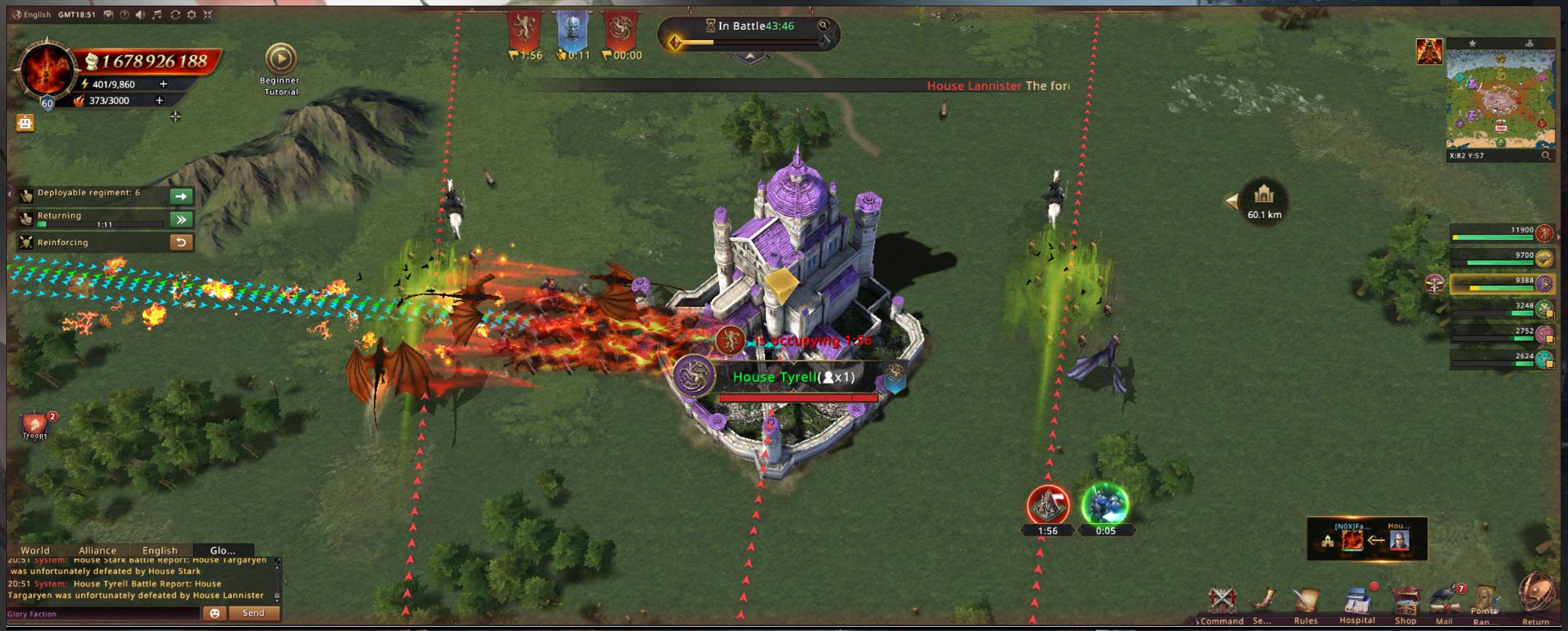This screenshot has width=1568, height=631.
Task: Click the Return globe button
Action: tap(1536, 595)
